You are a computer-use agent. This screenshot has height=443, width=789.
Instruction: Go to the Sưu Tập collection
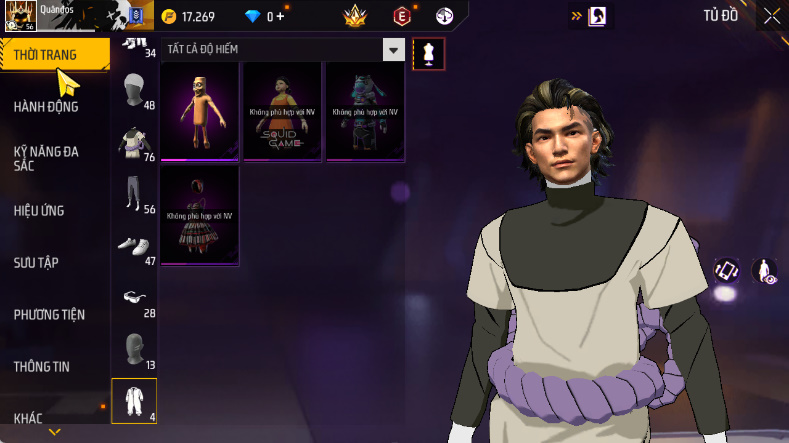point(36,262)
